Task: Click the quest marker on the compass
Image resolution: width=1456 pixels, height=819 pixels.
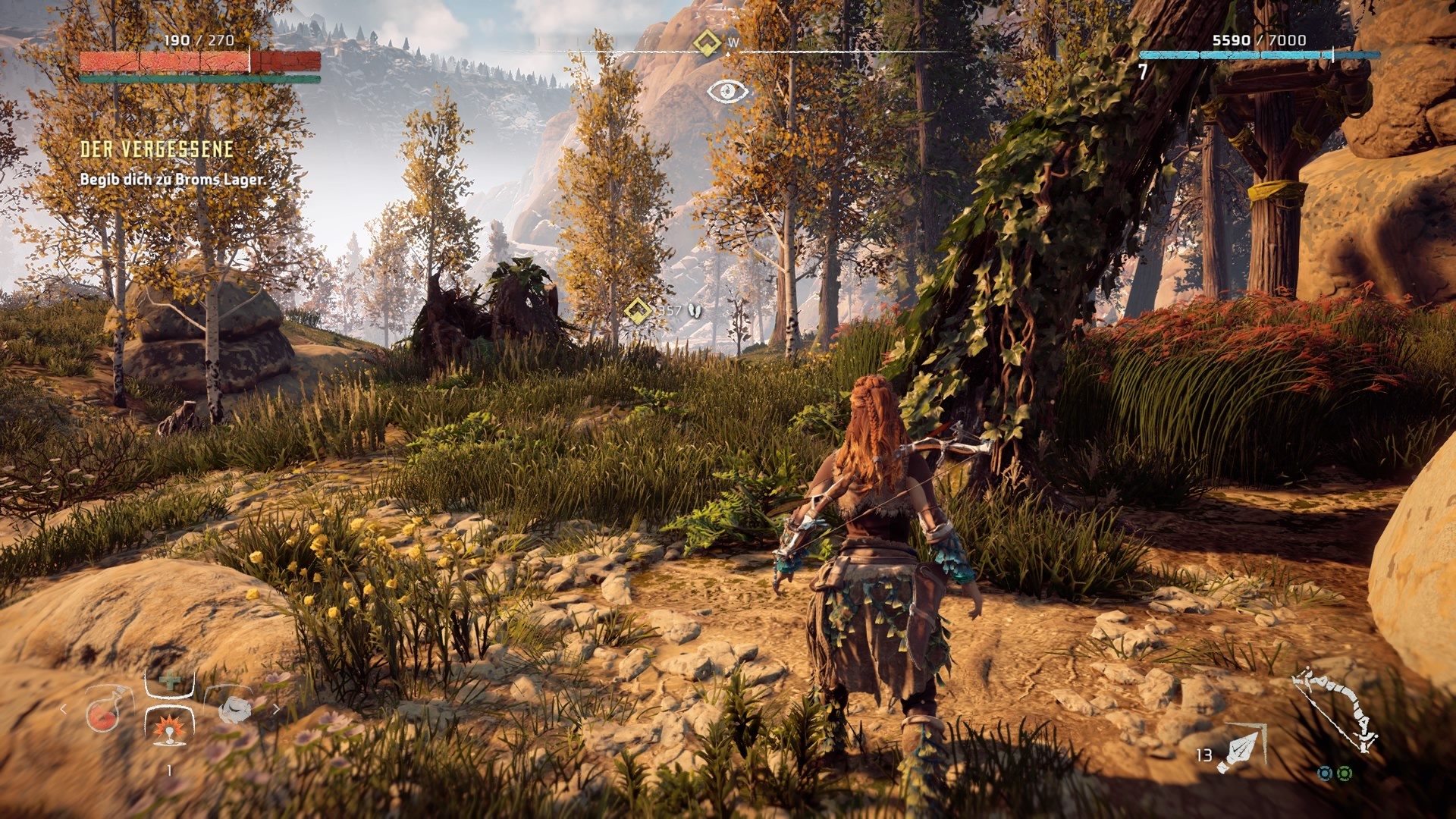Action: 708,43
